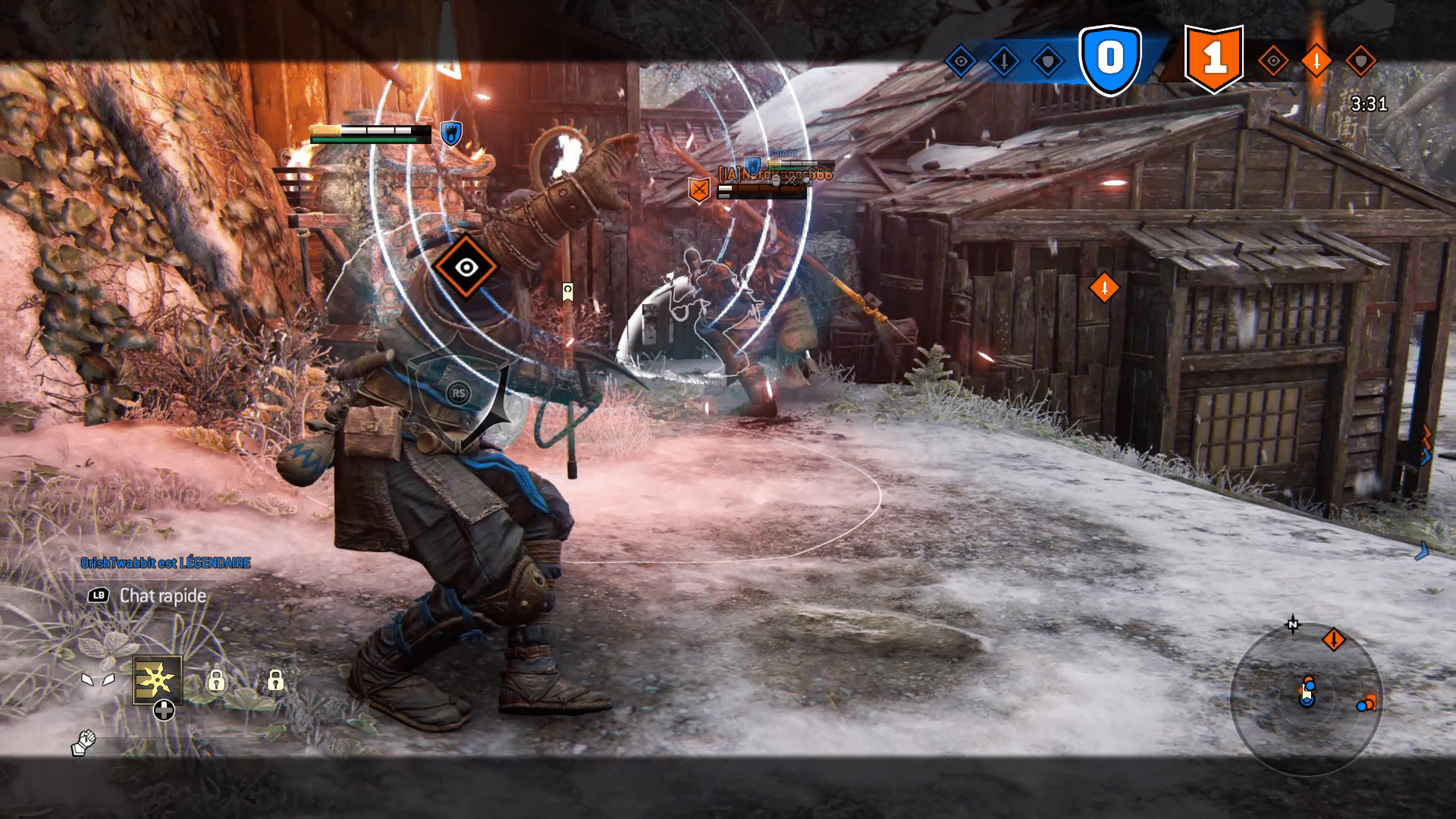This screenshot has height=819, width=1456.
Task: Click the blue sword icon in the score bar
Action: [x=1005, y=61]
